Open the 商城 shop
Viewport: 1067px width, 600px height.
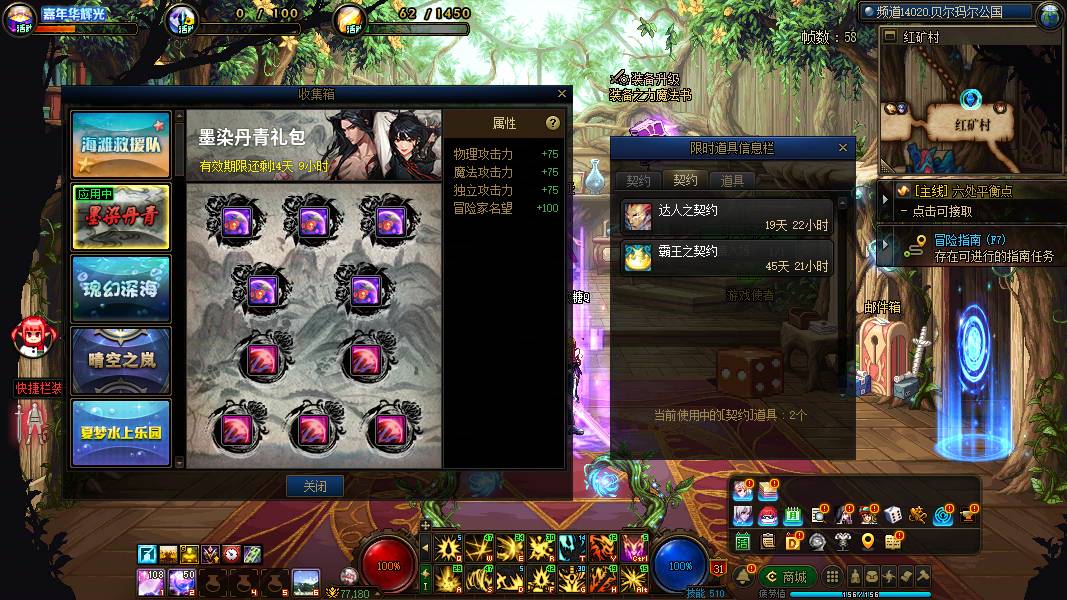[x=787, y=577]
